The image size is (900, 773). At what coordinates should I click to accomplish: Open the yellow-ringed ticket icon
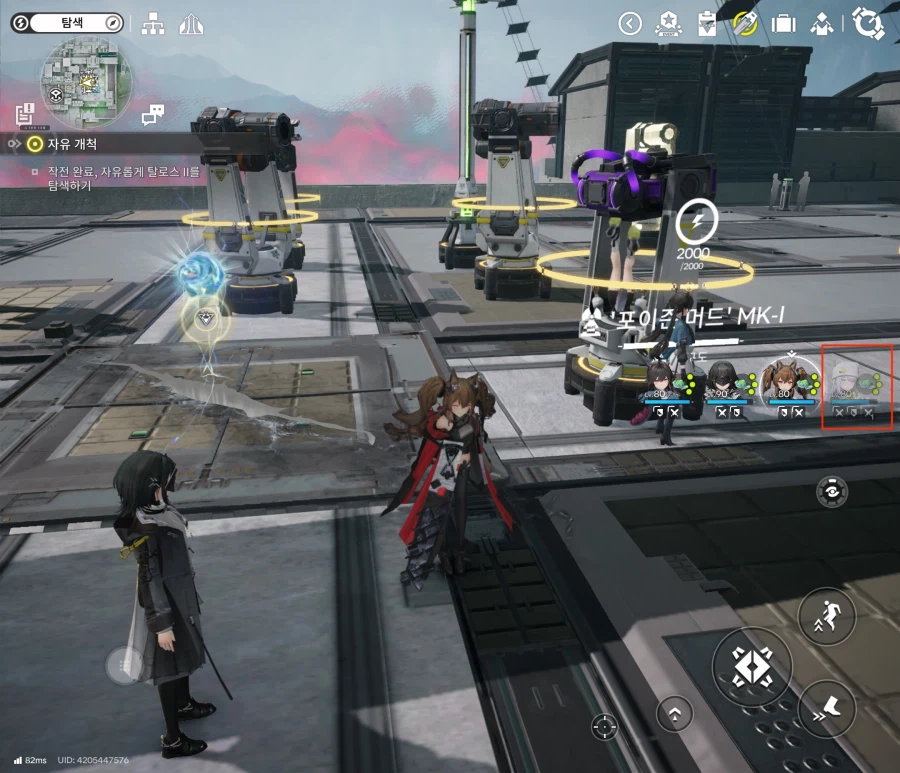[745, 23]
